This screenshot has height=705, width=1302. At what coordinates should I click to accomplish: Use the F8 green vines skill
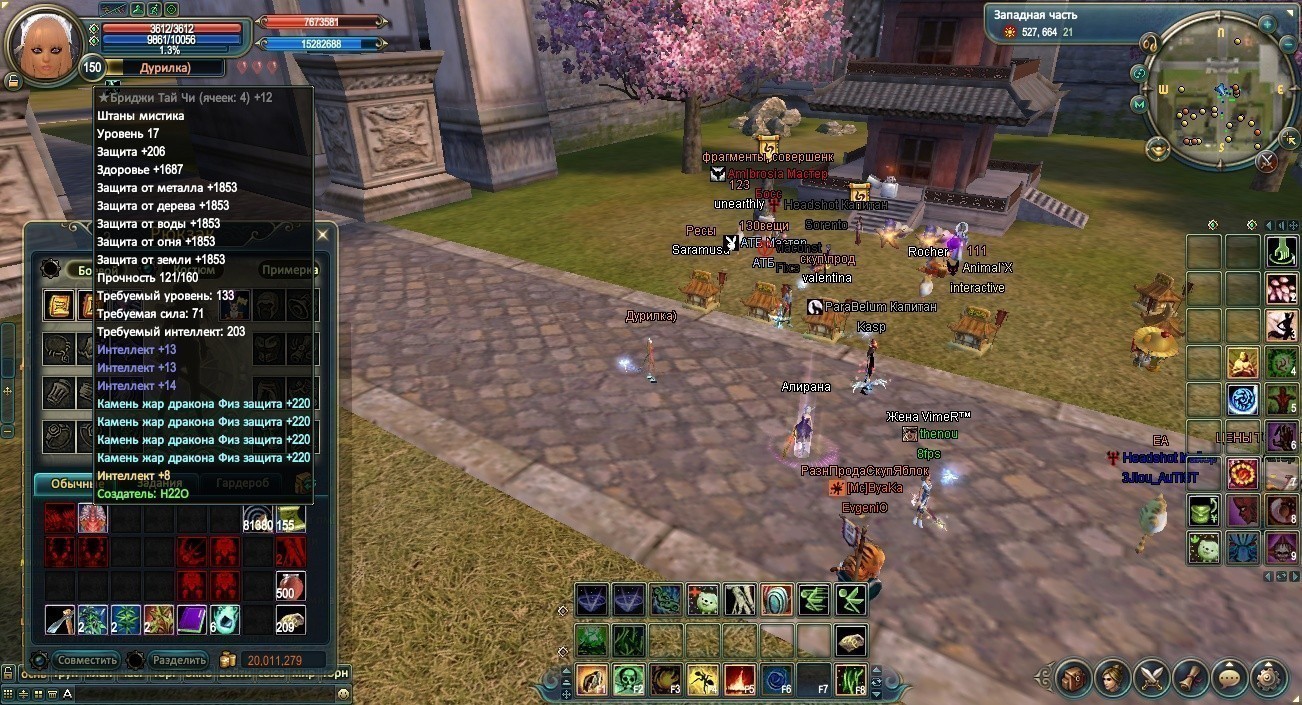[x=850, y=680]
